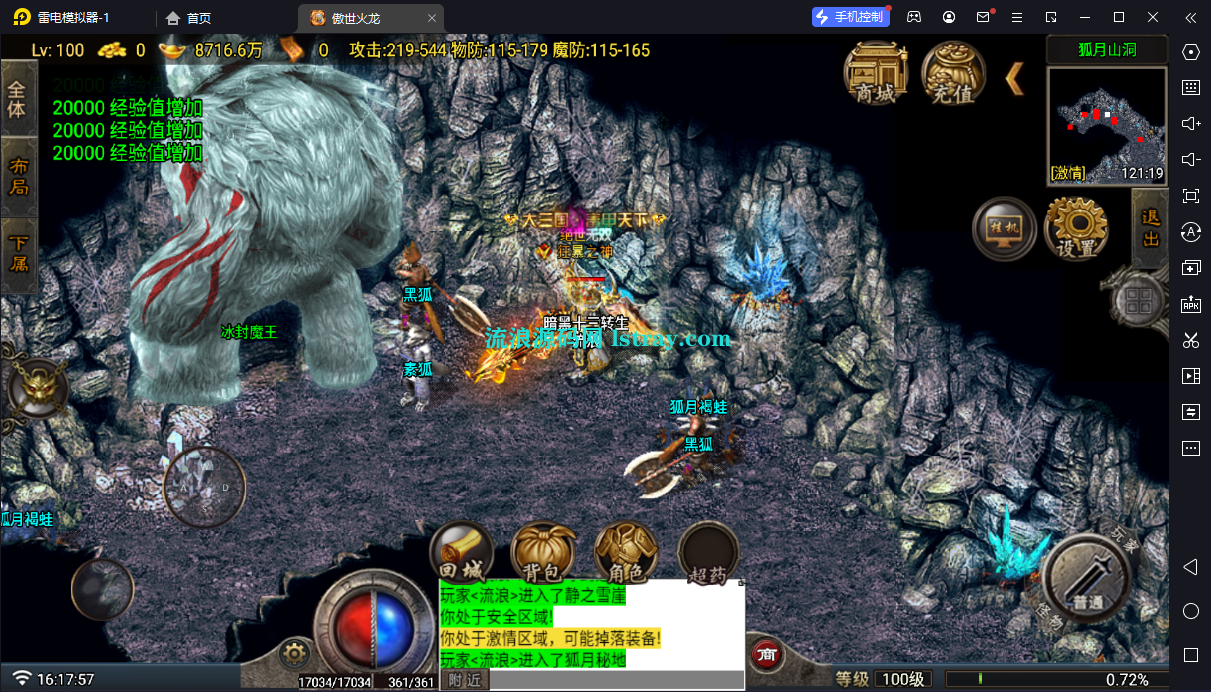This screenshot has width=1211, height=692.
Task: Open the 角色 character sheet
Action: [625, 553]
